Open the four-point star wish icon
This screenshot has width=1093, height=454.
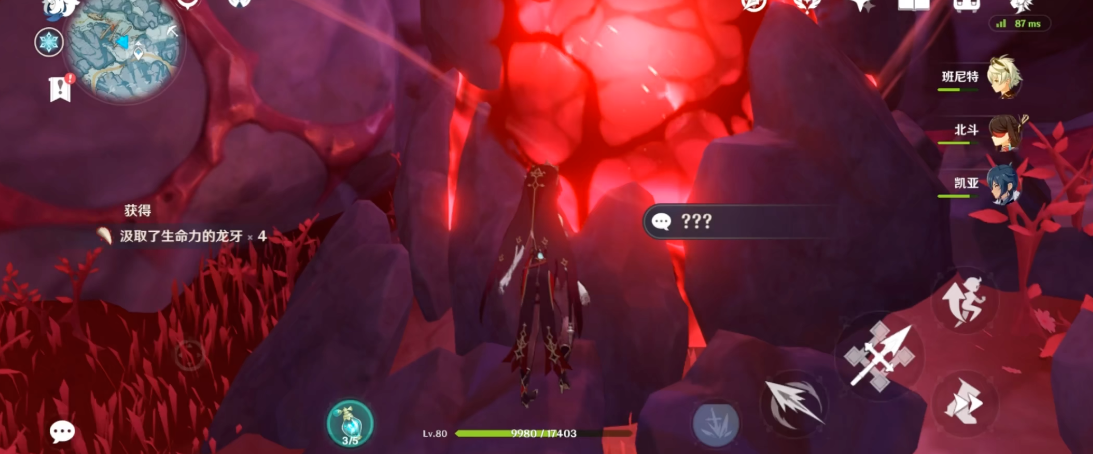(861, 5)
